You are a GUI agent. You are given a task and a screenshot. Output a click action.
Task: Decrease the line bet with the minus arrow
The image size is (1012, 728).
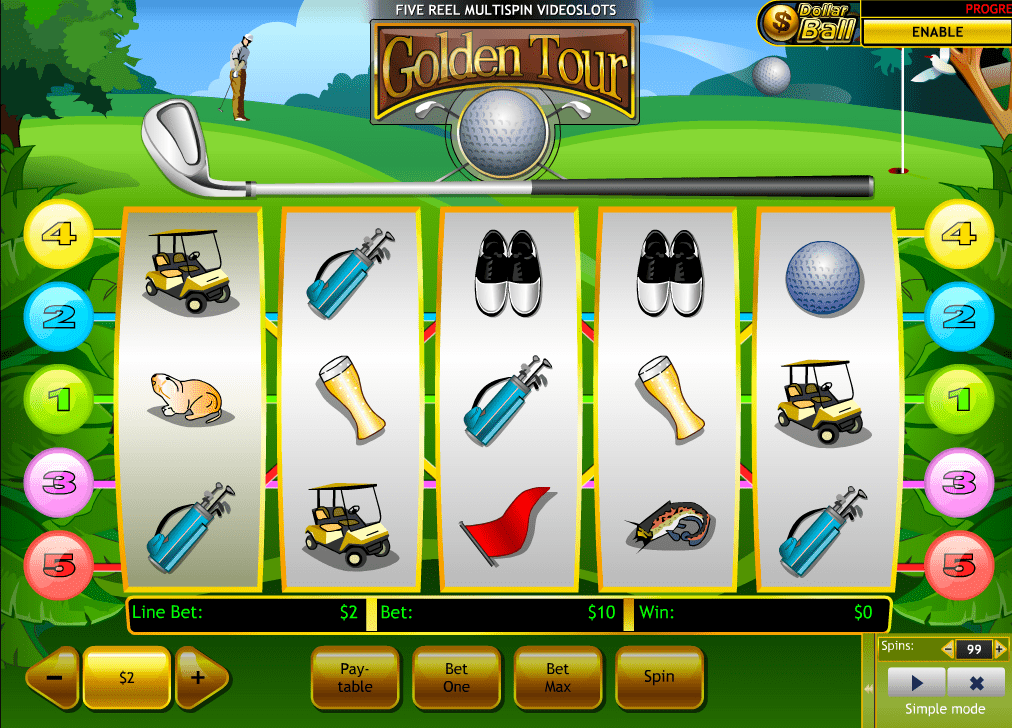pyautogui.click(x=54, y=677)
